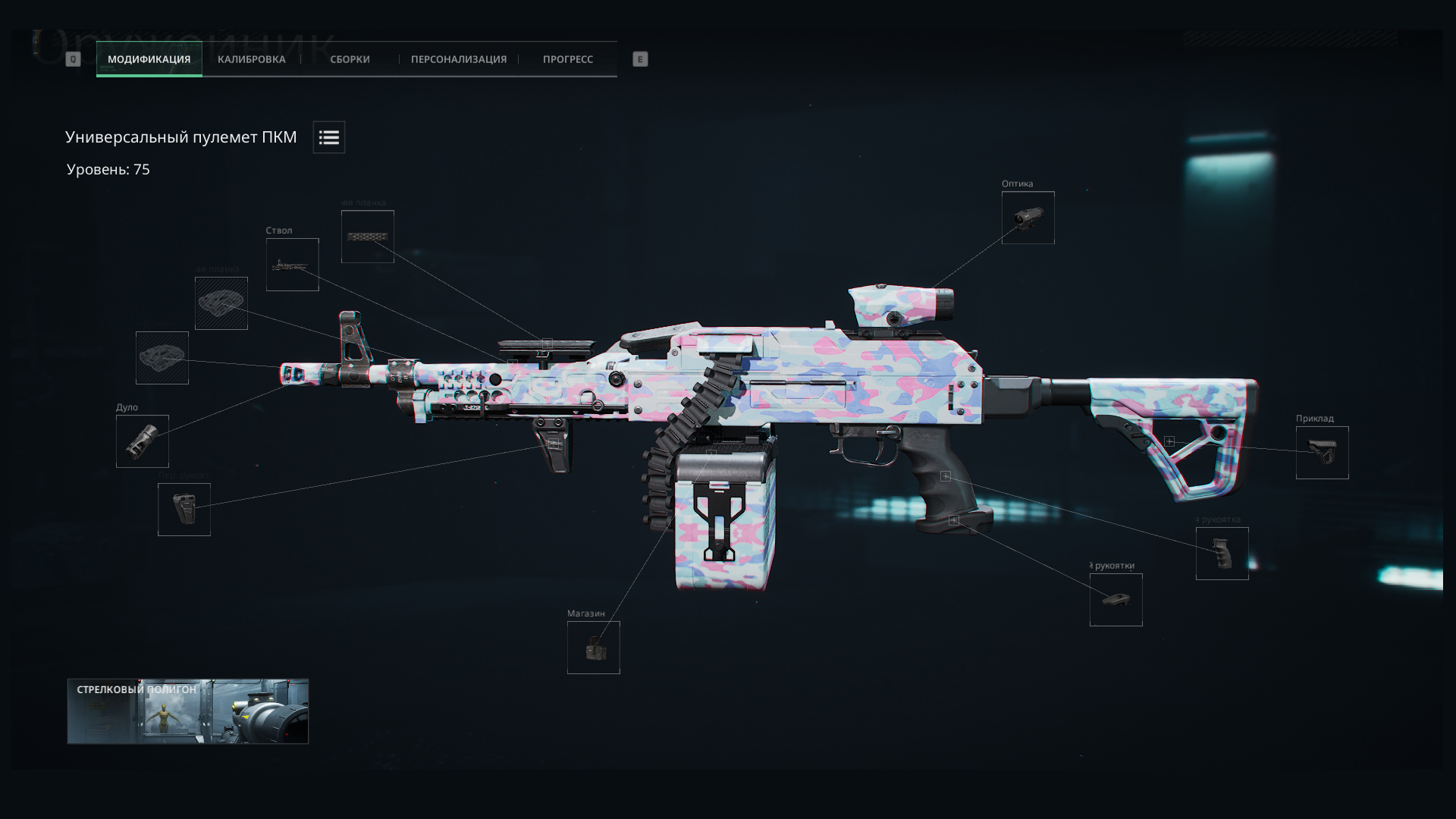1456x819 pixels.
Task: Open the Дуло muzzle slot
Action: coord(143,441)
